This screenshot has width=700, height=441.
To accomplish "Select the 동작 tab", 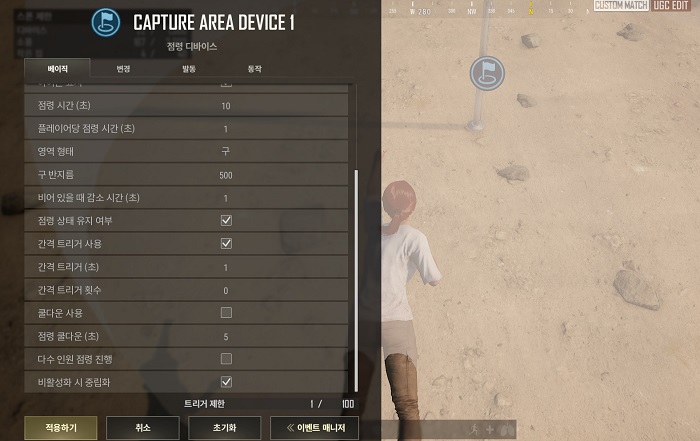I will coord(254,69).
